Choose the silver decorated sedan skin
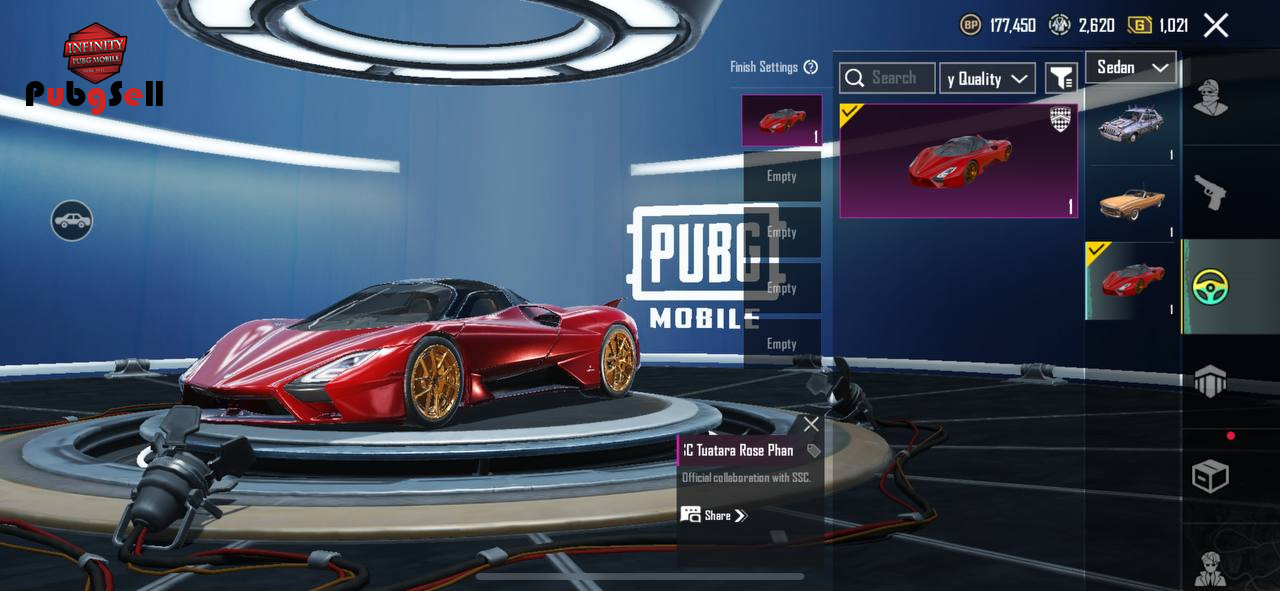Viewport: 1280px width, 591px height. tap(1132, 125)
